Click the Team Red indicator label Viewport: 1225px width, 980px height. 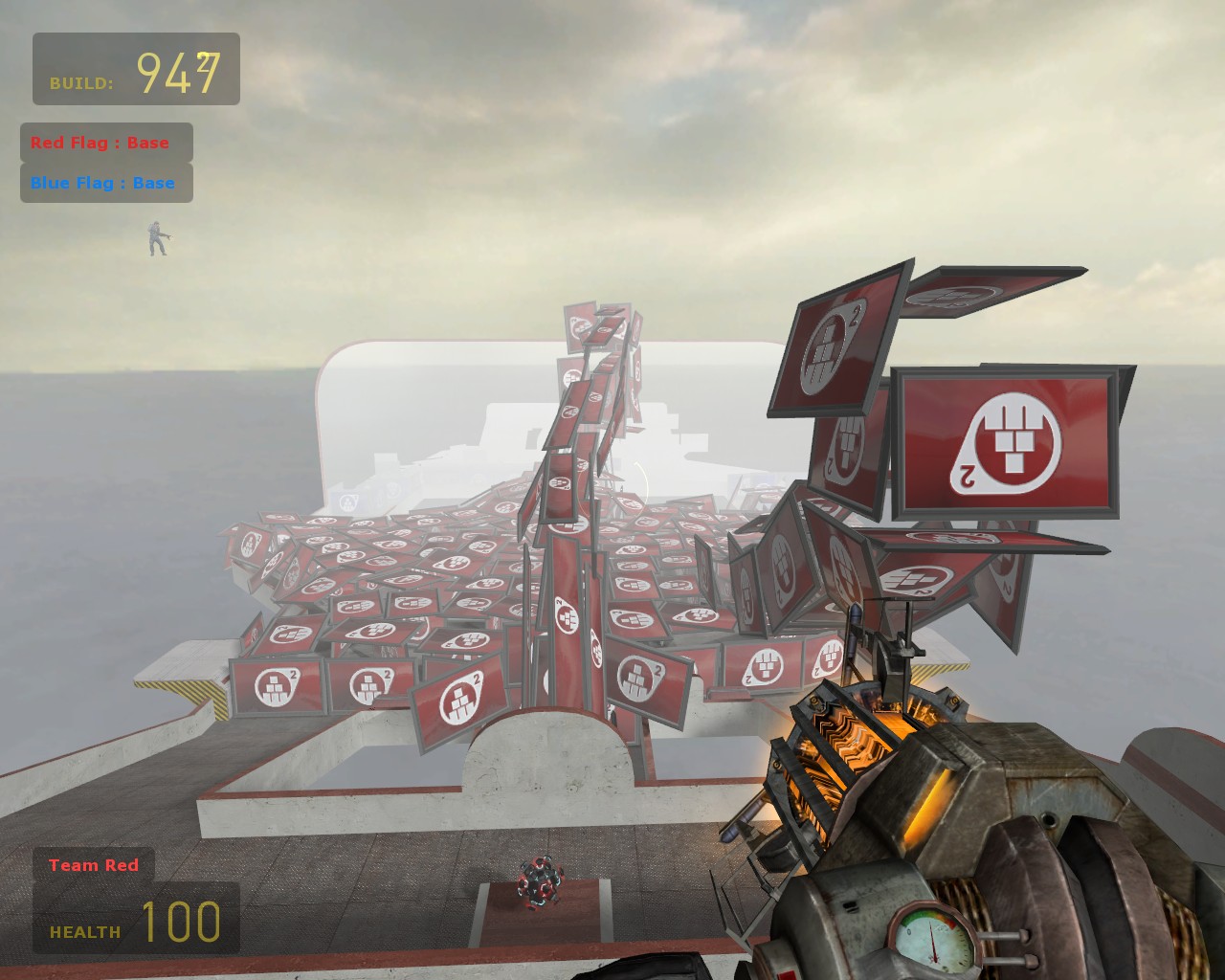94,865
